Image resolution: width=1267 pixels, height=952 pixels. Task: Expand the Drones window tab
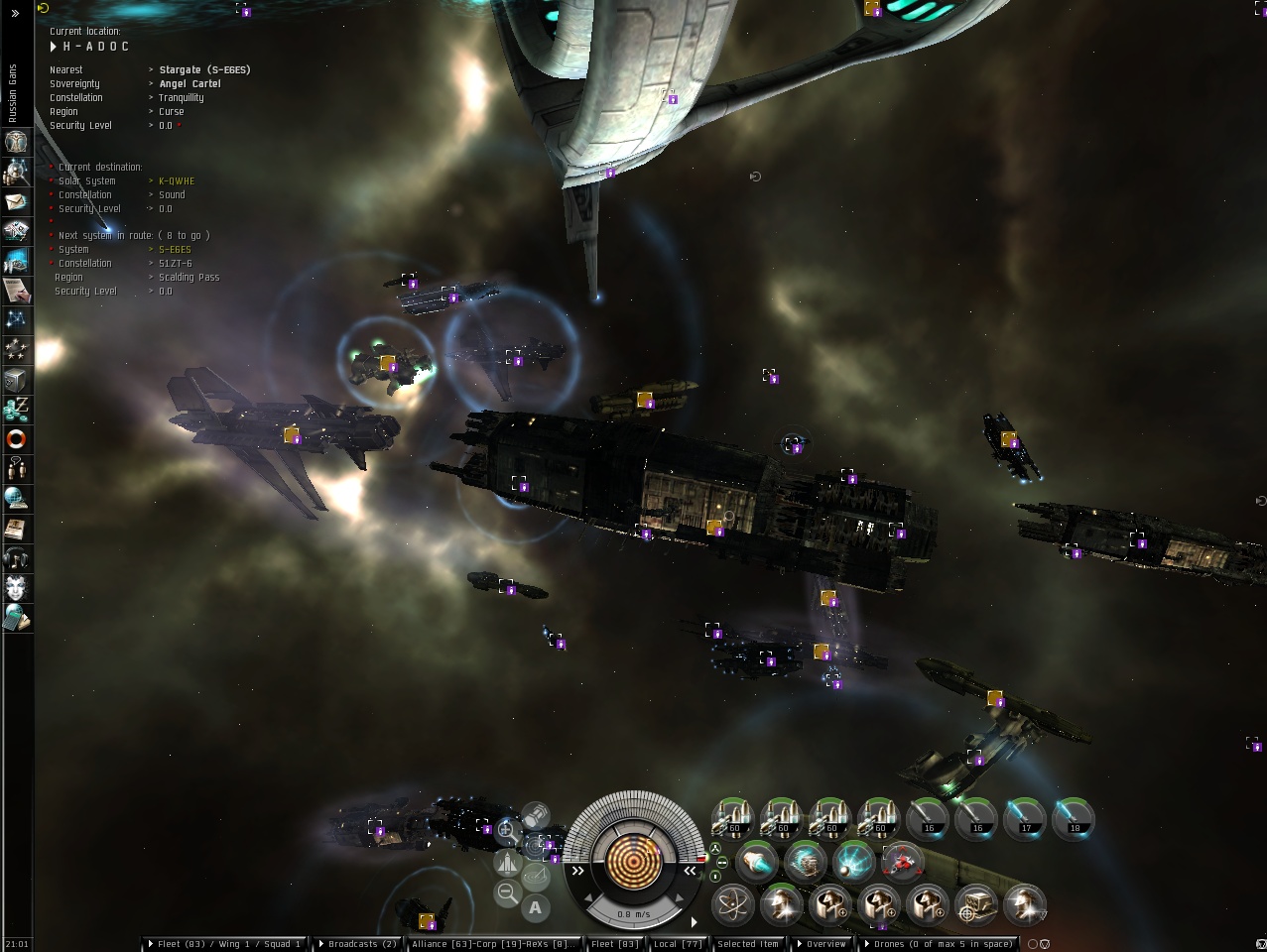940,944
